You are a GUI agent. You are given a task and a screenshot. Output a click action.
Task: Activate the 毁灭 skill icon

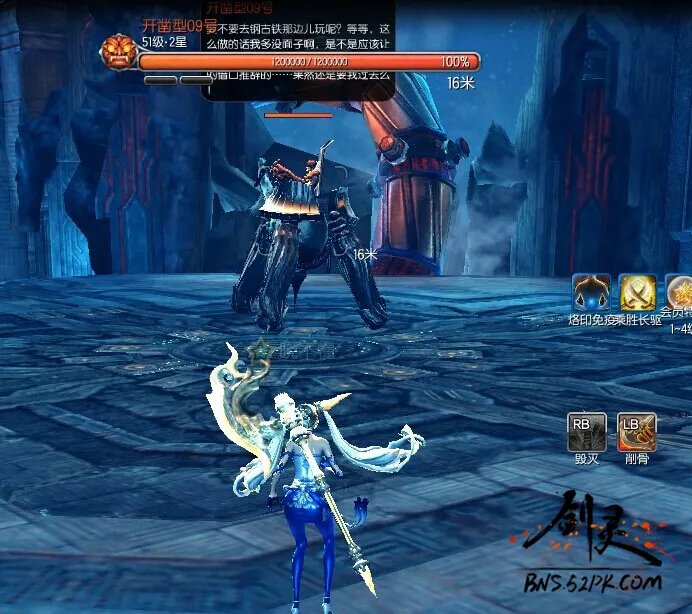pos(586,431)
